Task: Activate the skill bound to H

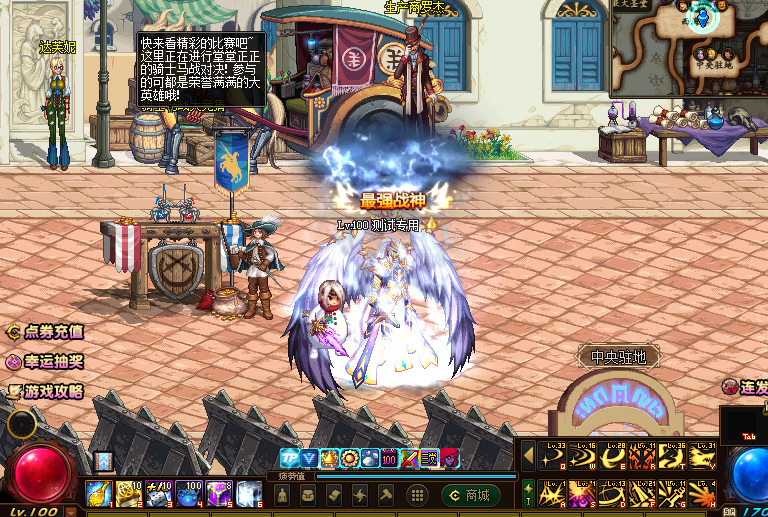Action: [x=703, y=491]
